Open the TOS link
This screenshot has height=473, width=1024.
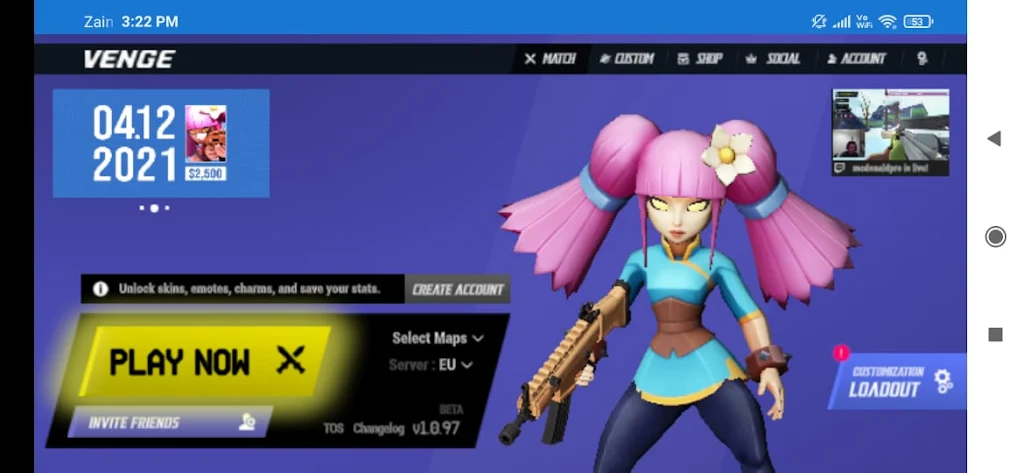[x=333, y=428]
